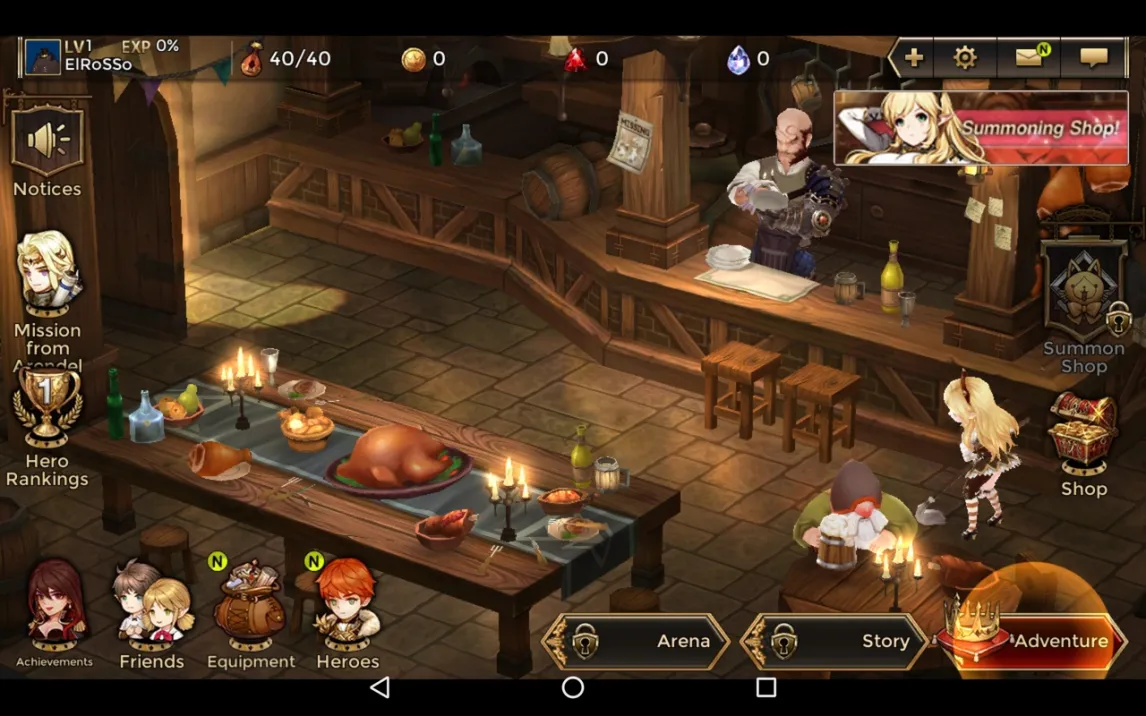Open the Equipment bag

[250, 605]
